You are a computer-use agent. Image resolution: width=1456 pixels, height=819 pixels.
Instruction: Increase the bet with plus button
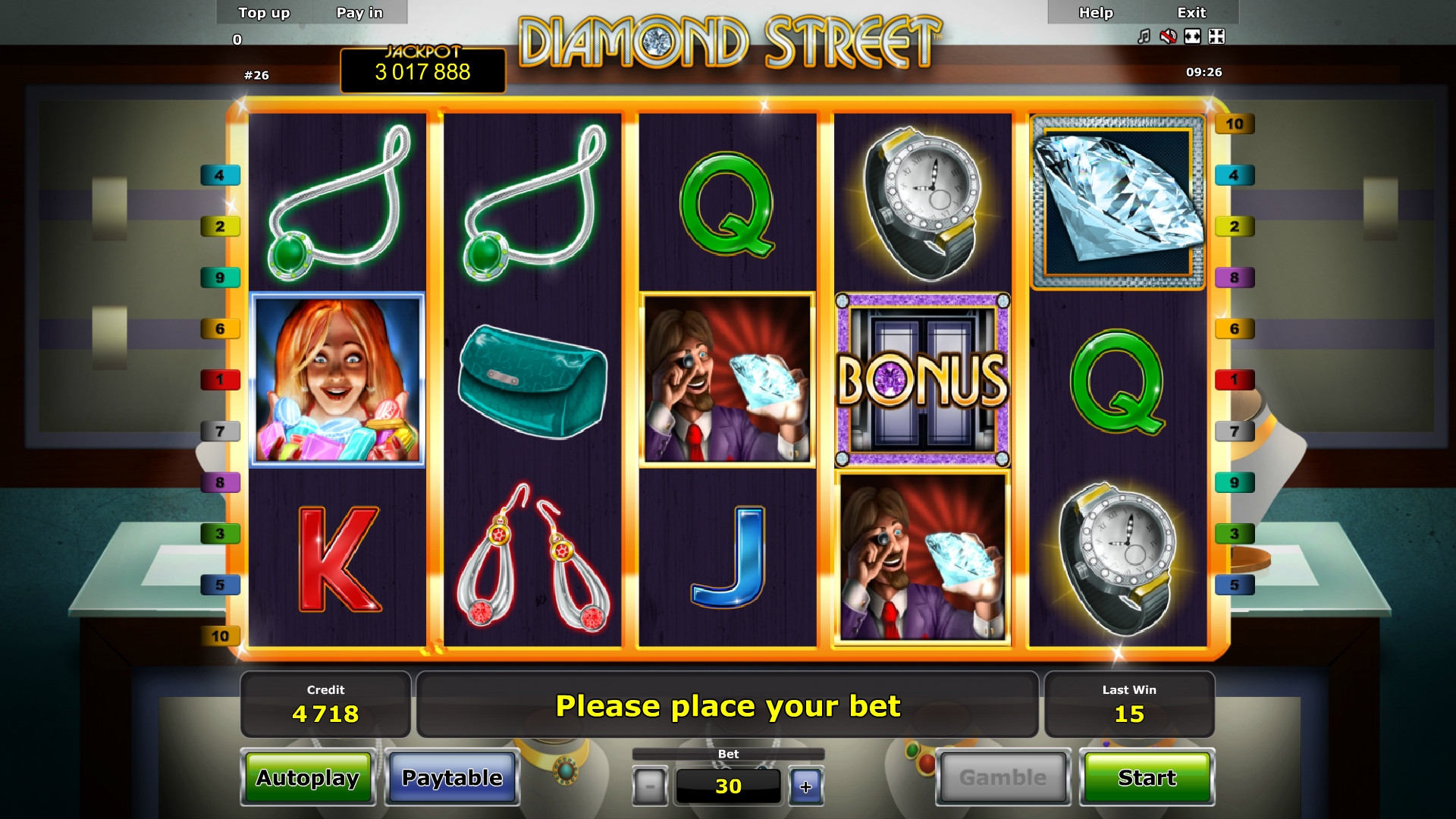tap(805, 786)
